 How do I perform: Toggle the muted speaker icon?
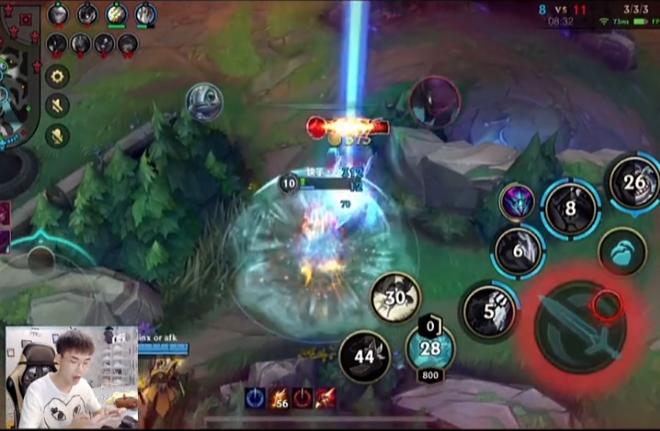57,105
